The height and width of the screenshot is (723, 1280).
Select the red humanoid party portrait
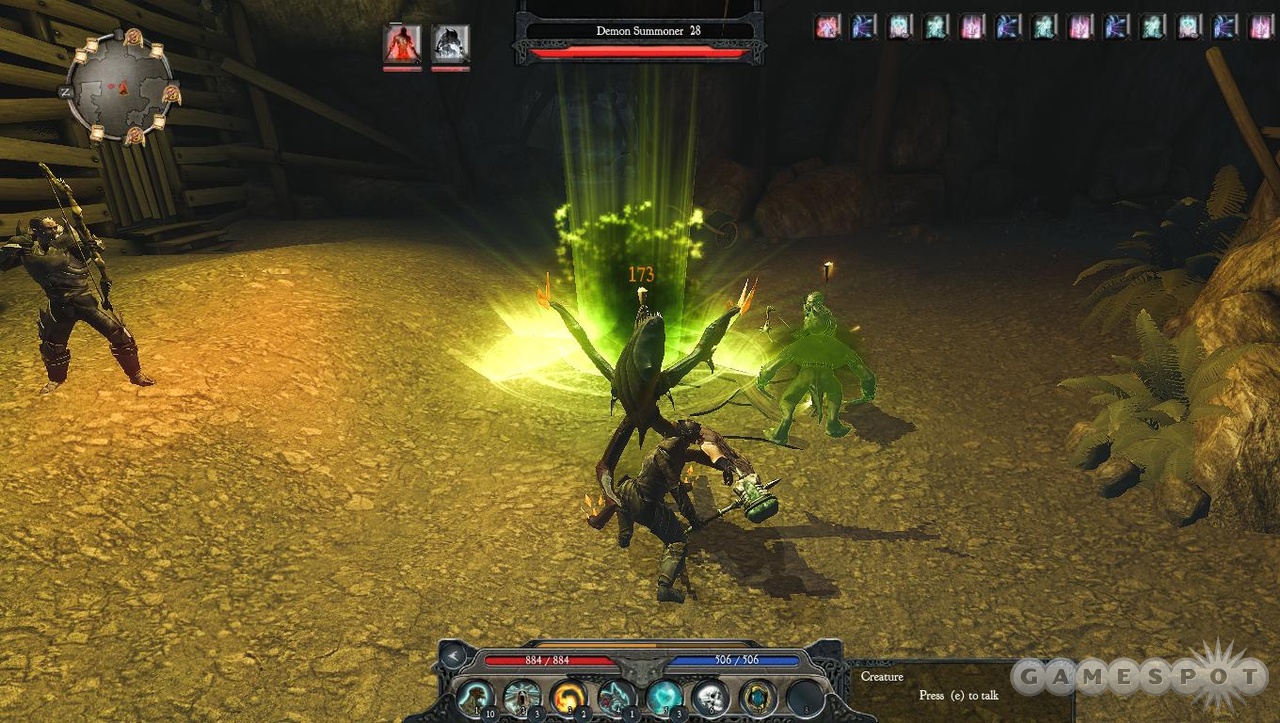pos(402,44)
